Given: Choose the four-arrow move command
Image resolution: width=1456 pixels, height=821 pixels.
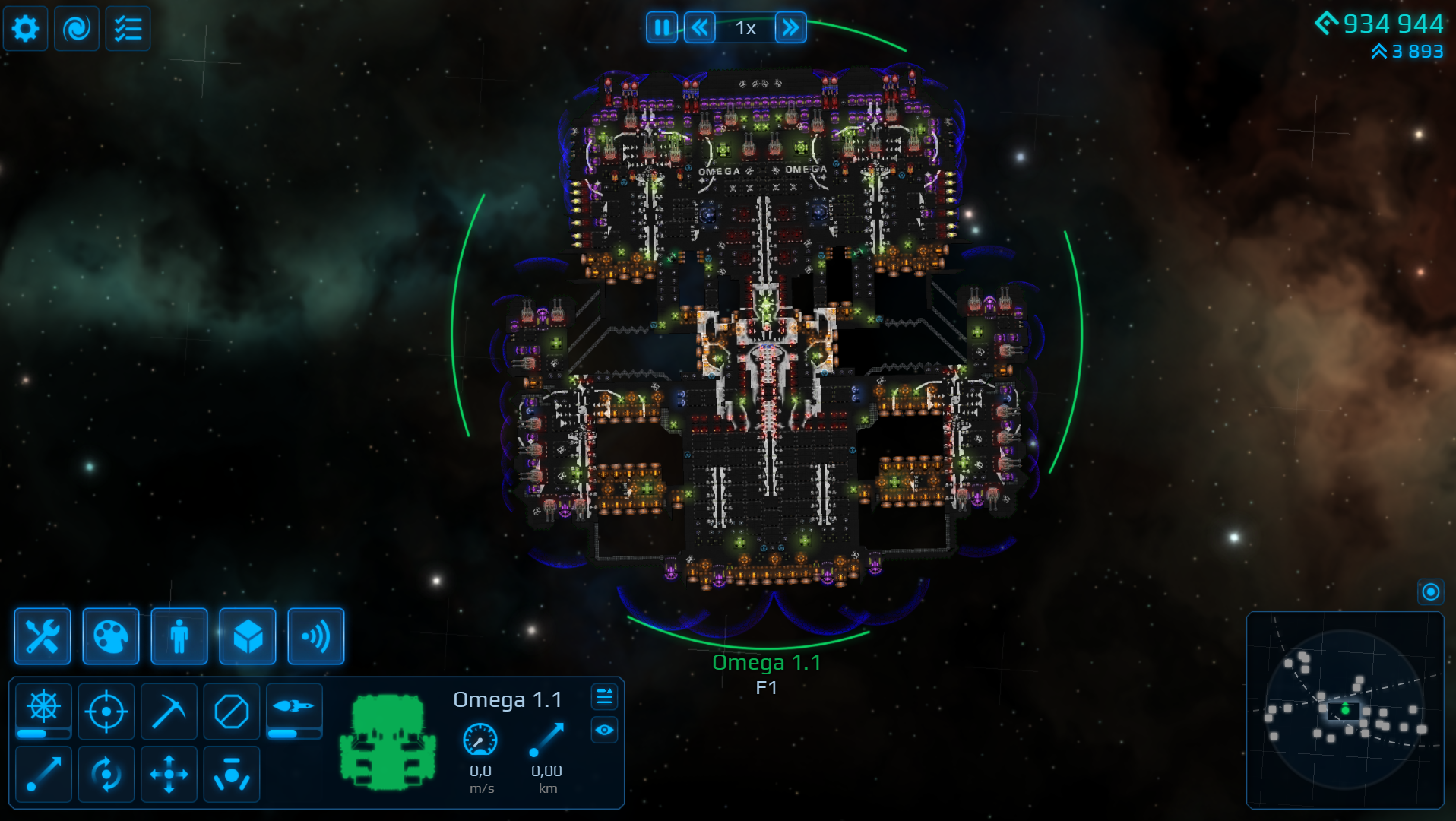Looking at the screenshot, I should pyautogui.click(x=169, y=775).
